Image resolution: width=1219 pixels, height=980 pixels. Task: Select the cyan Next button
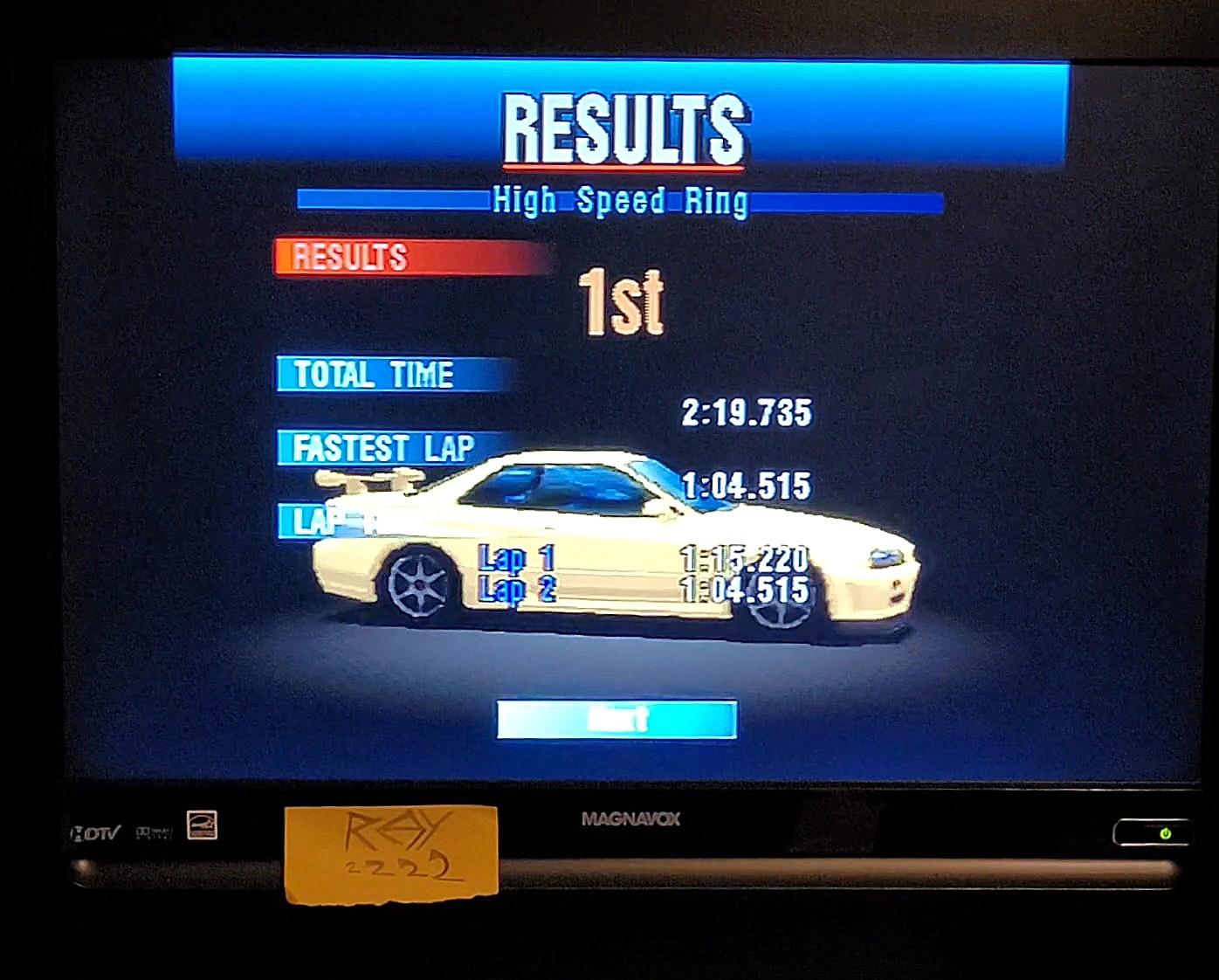tap(616, 720)
